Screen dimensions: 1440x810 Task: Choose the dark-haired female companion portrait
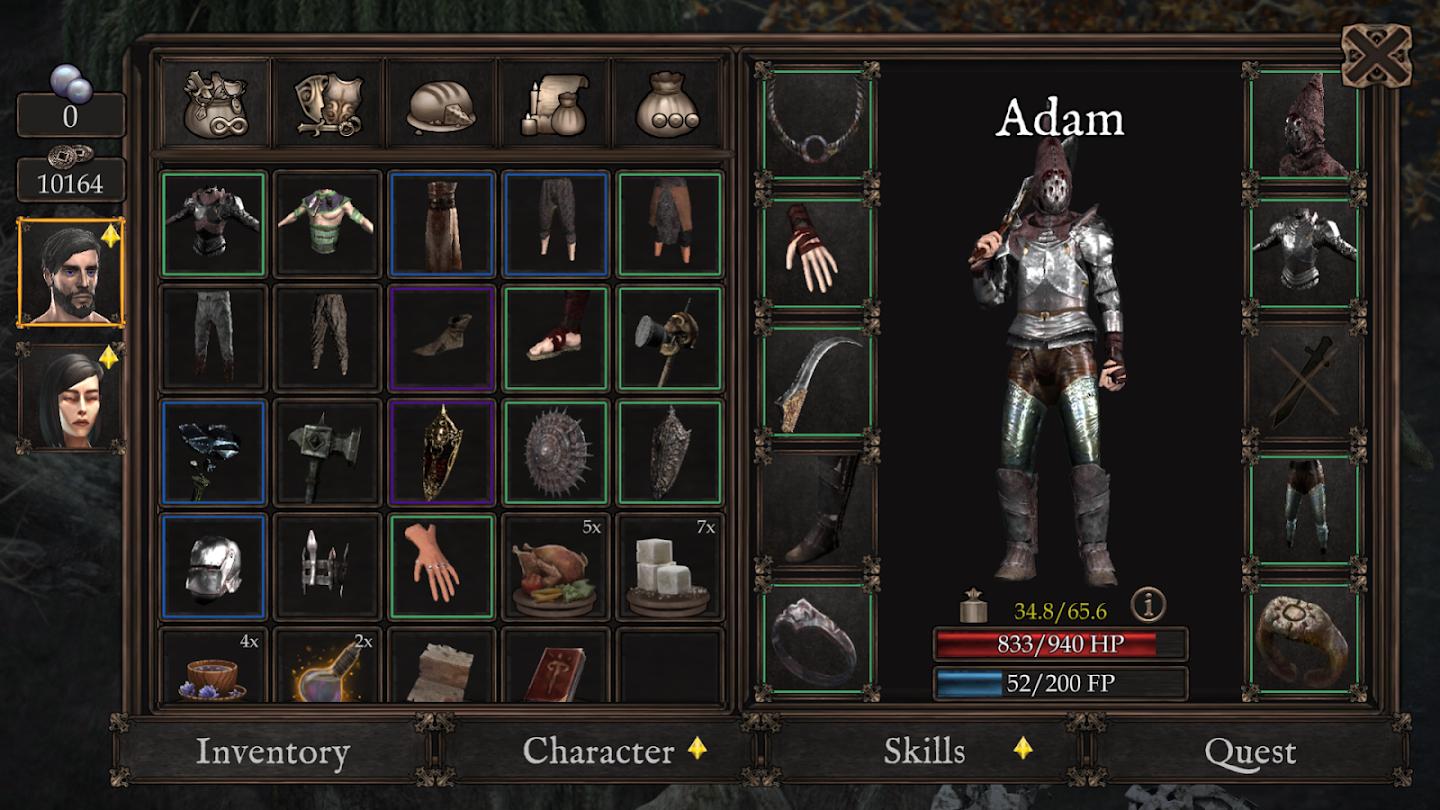coord(71,398)
